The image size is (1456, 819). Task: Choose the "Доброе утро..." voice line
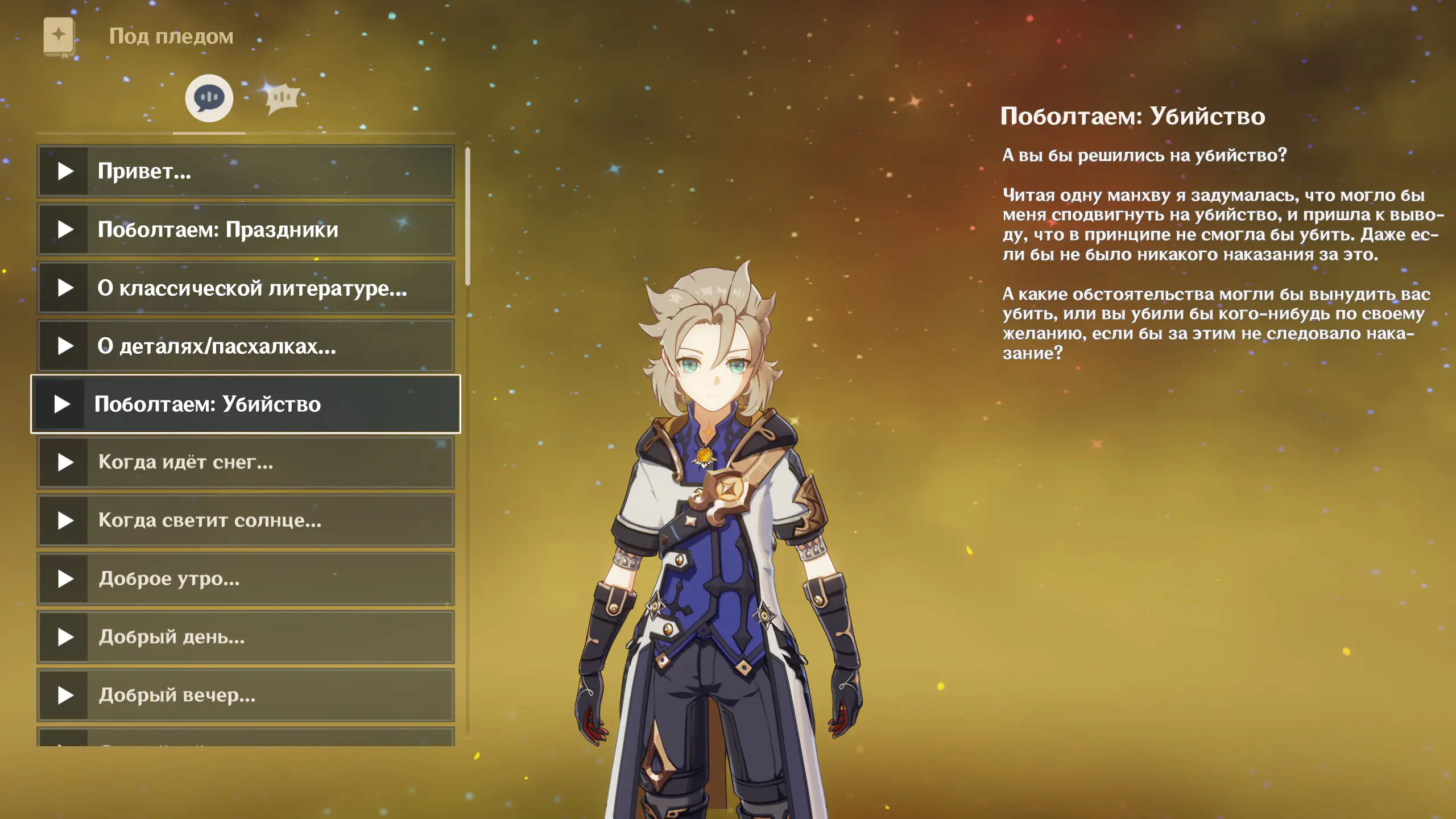pyautogui.click(x=246, y=579)
